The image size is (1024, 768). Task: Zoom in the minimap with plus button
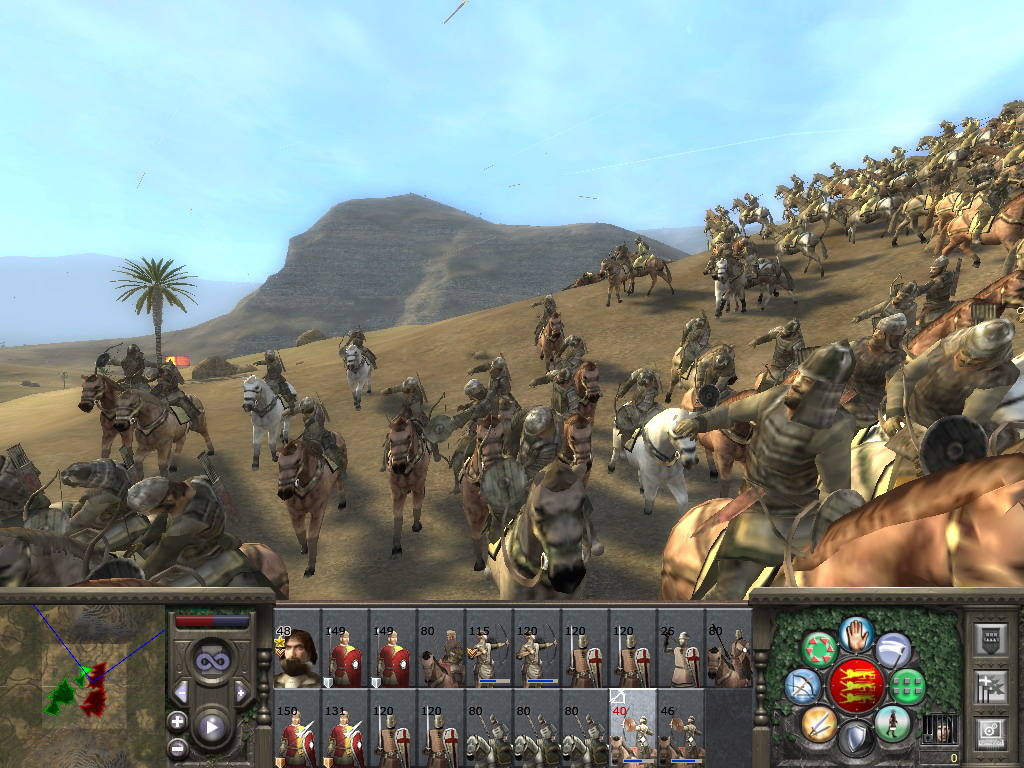click(178, 721)
